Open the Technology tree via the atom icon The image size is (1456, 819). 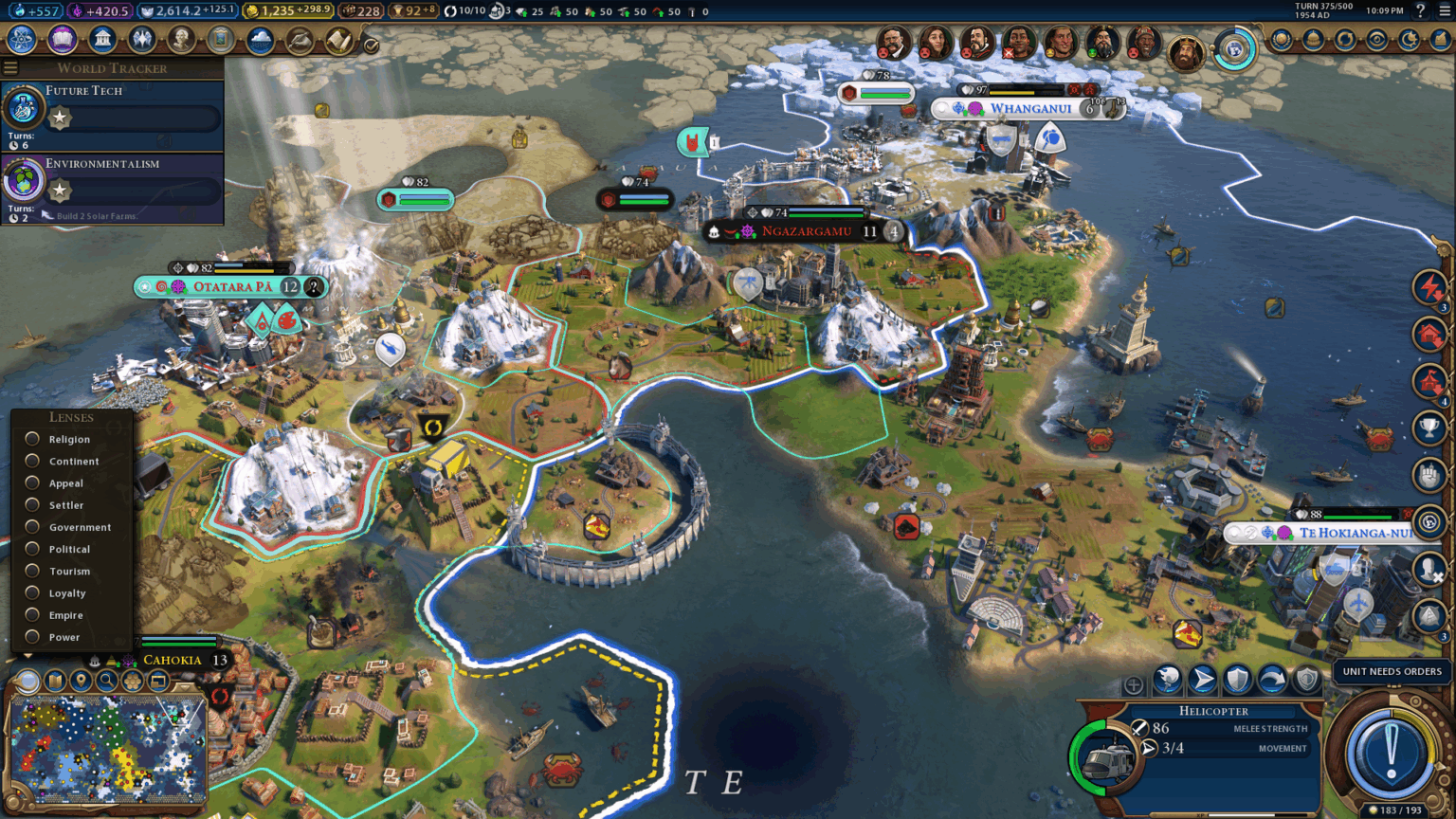point(22,41)
